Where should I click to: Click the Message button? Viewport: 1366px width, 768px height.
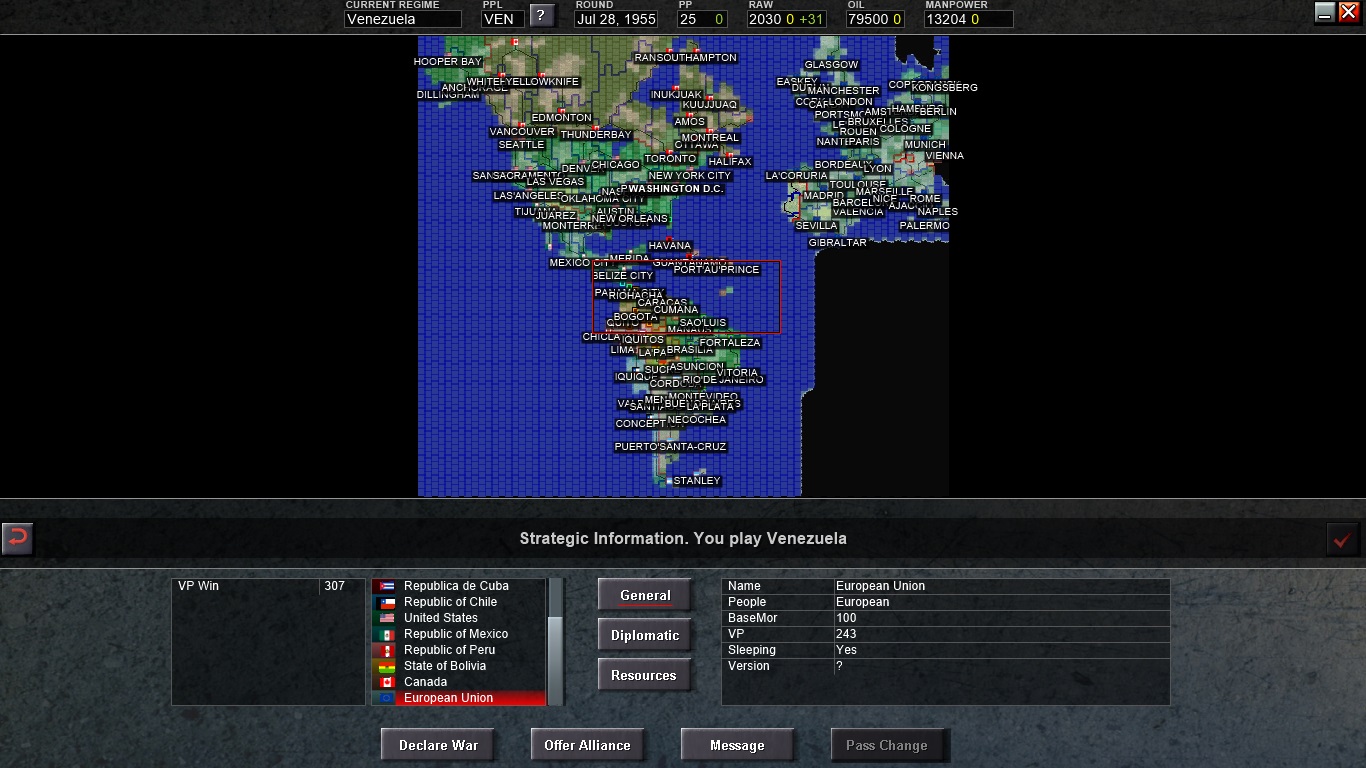click(737, 744)
